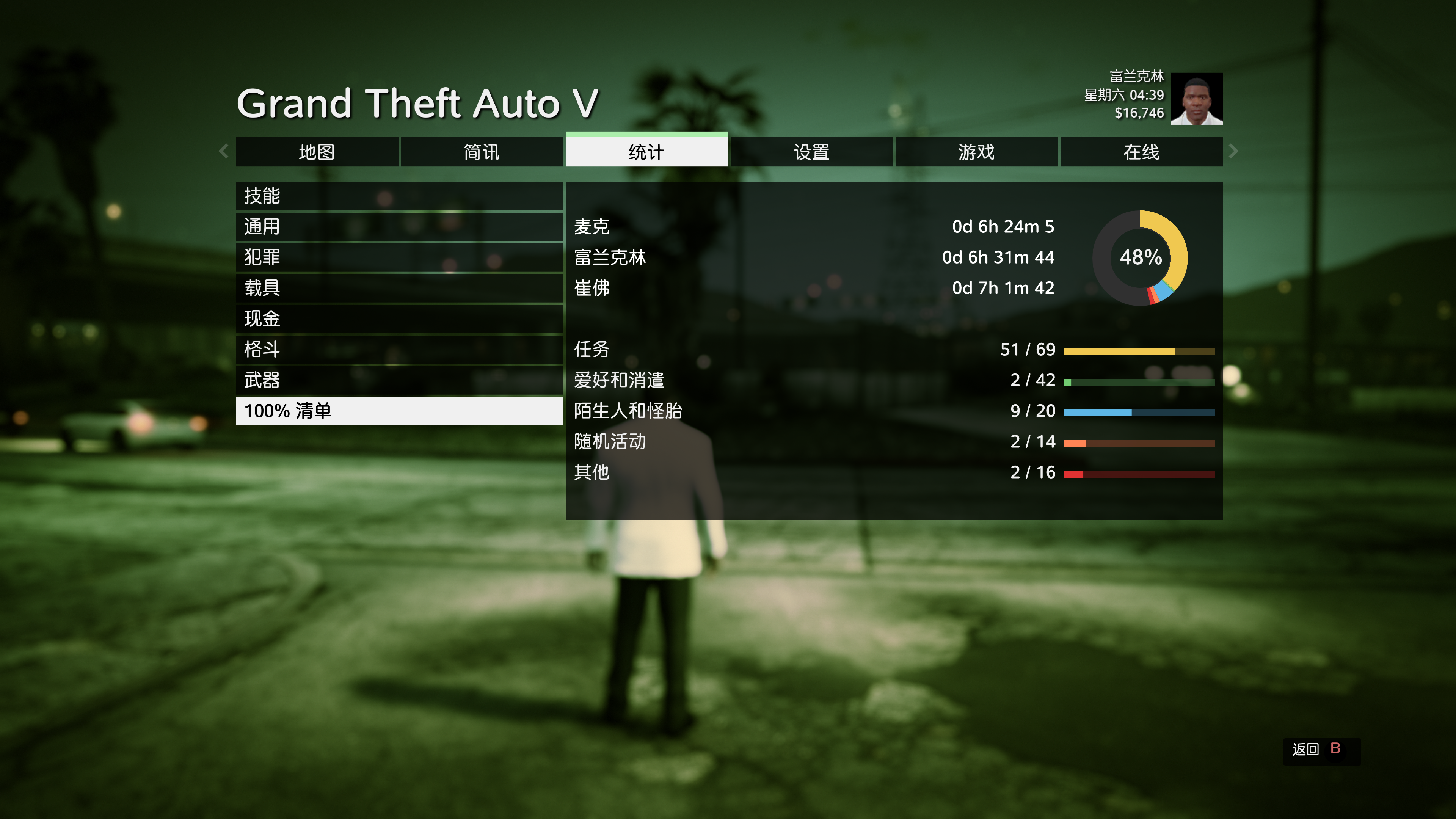Viewport: 1456px width, 819px height.
Task: Click the 陌生人和怪胎 progress row
Action: 893,411
